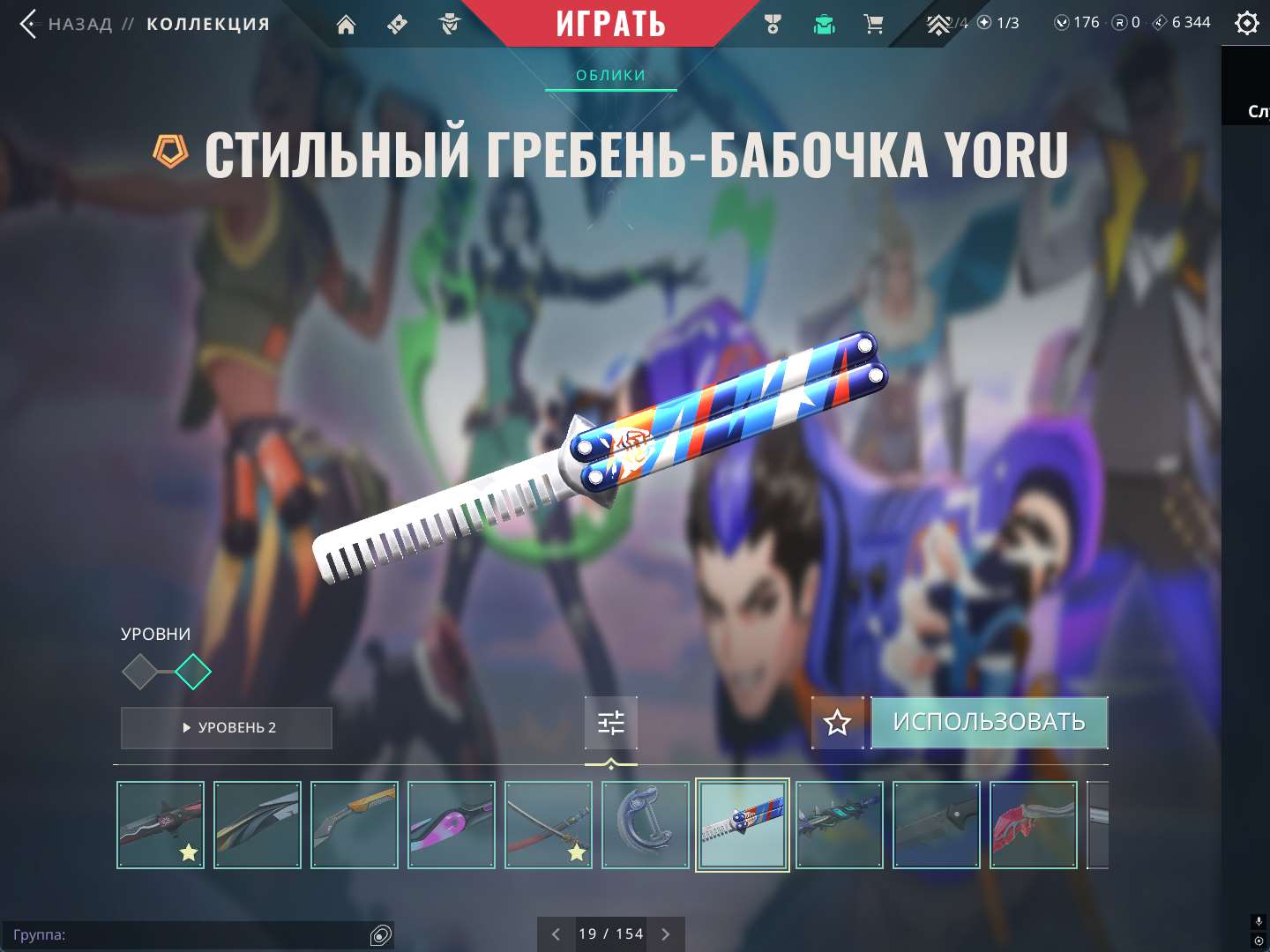This screenshot has height=952, width=1270.
Task: Open weapon variants with the sliders icon
Action: tap(610, 723)
